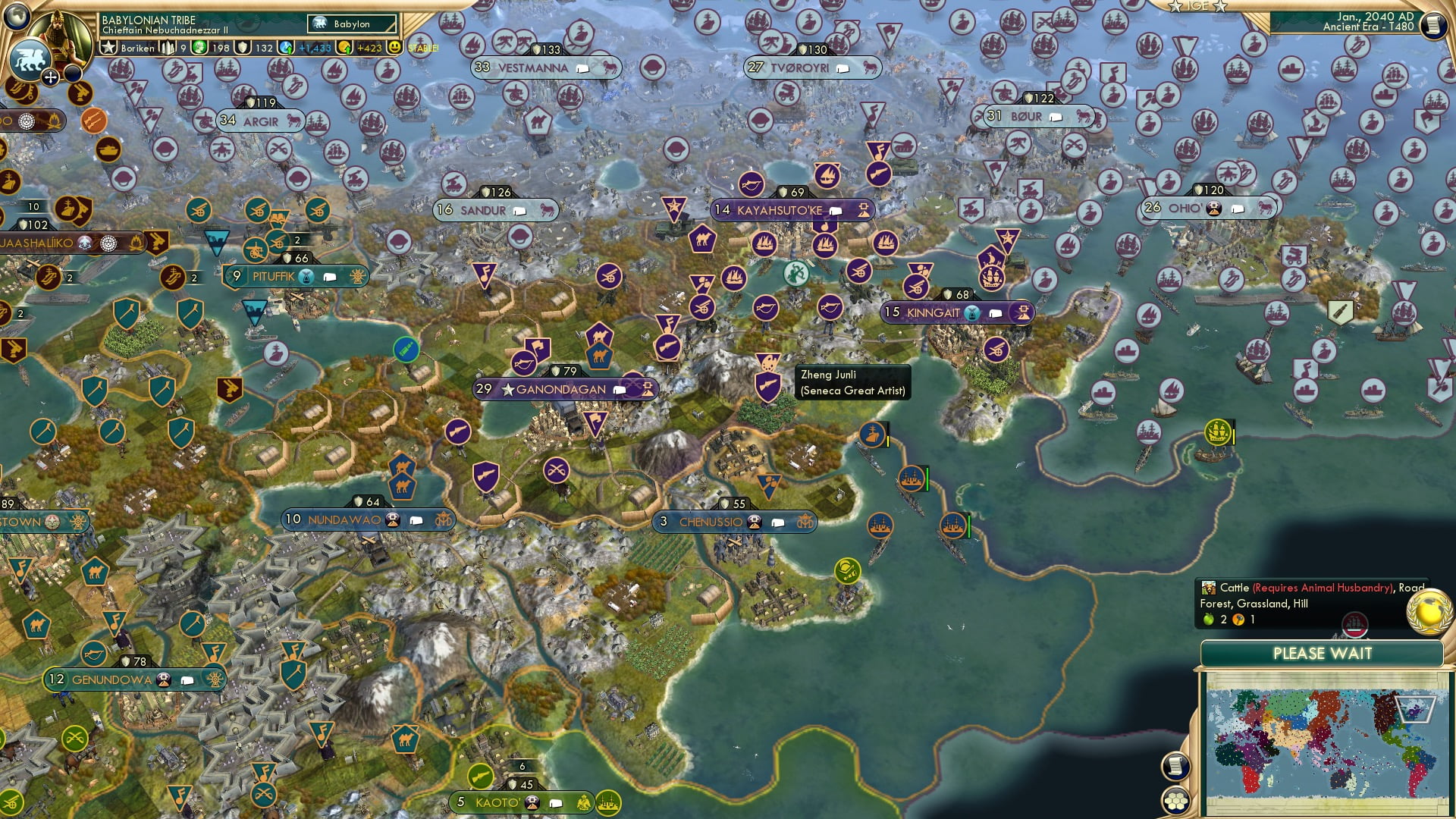1456x819 pixels.
Task: Select the winged lion emblem in the top-left corner
Action: (30, 58)
